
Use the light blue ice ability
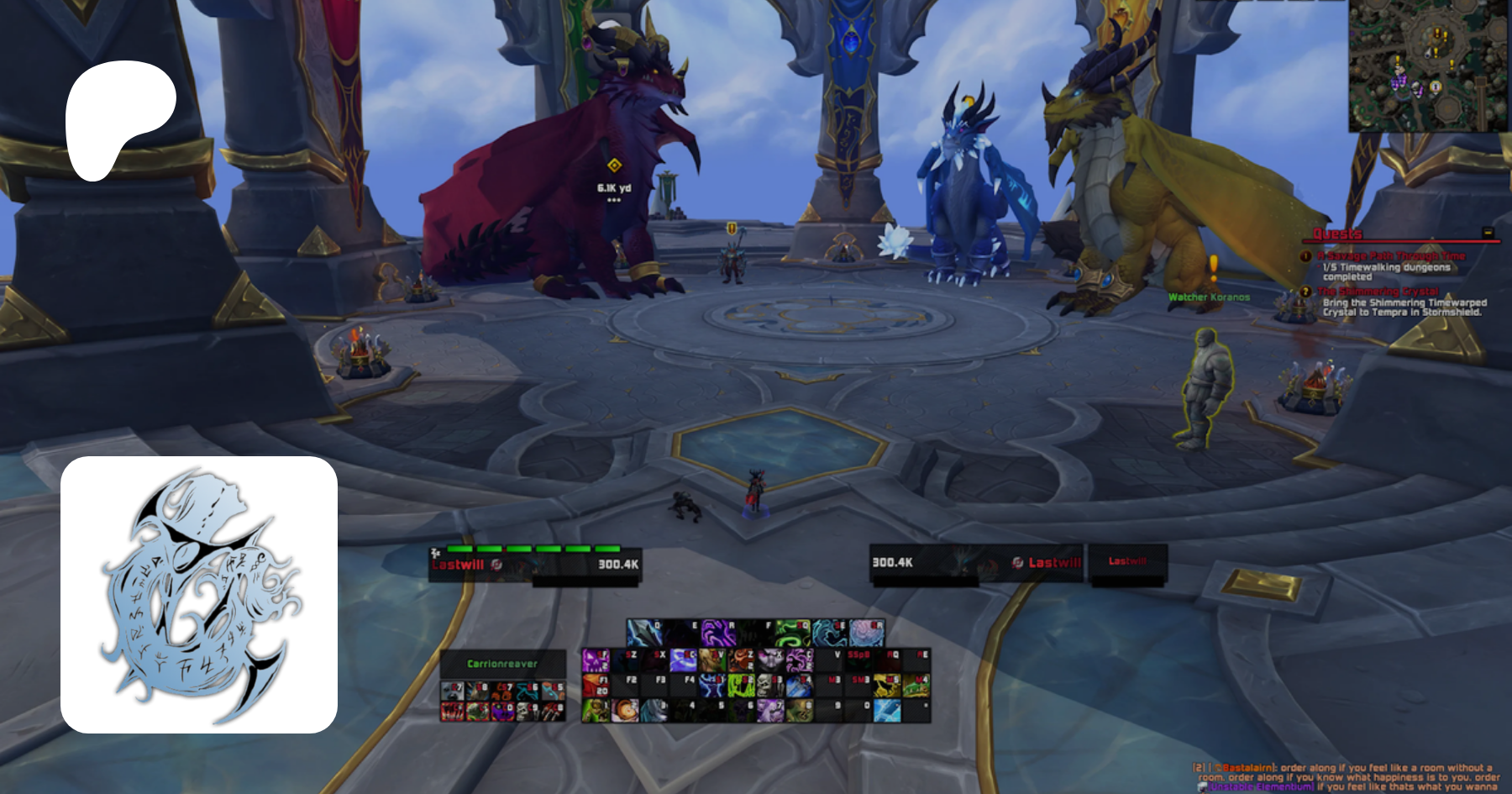(887, 711)
